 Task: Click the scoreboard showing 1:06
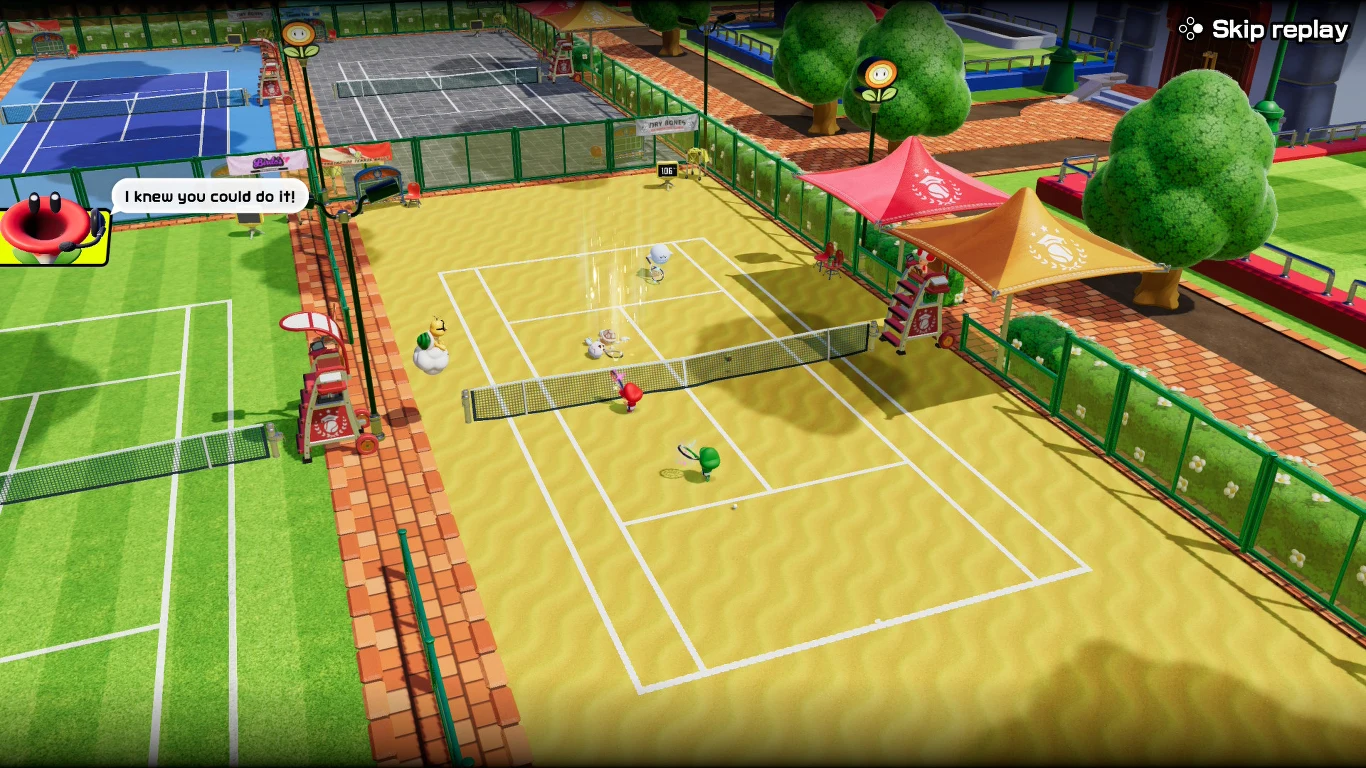point(667,172)
